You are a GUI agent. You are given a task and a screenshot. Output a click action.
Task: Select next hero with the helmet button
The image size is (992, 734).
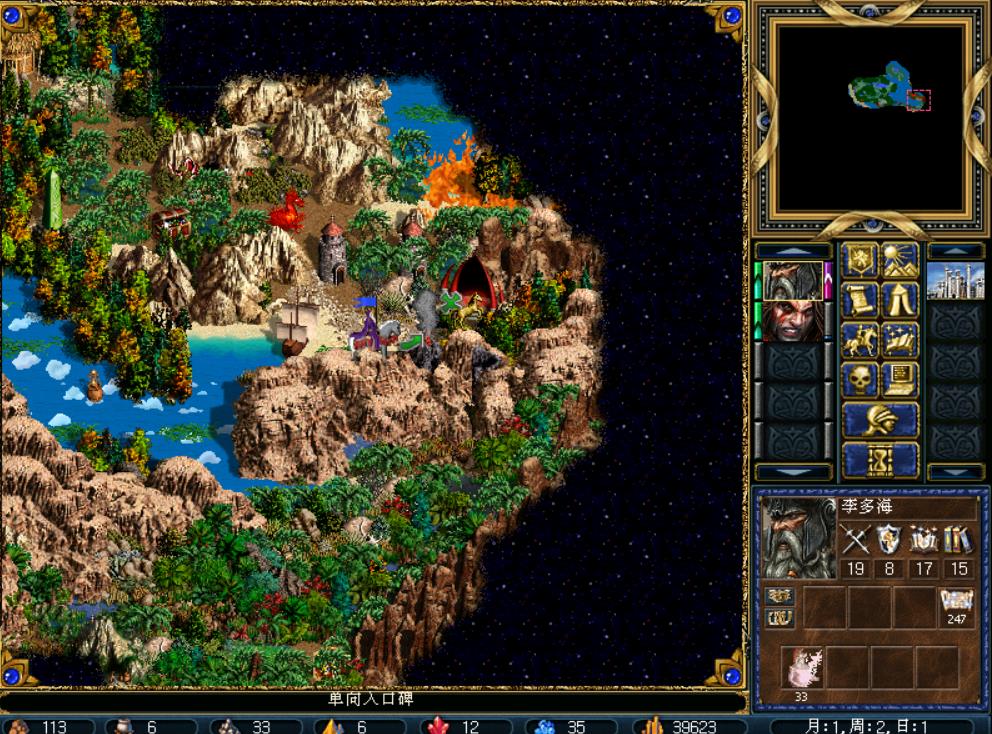coord(880,420)
